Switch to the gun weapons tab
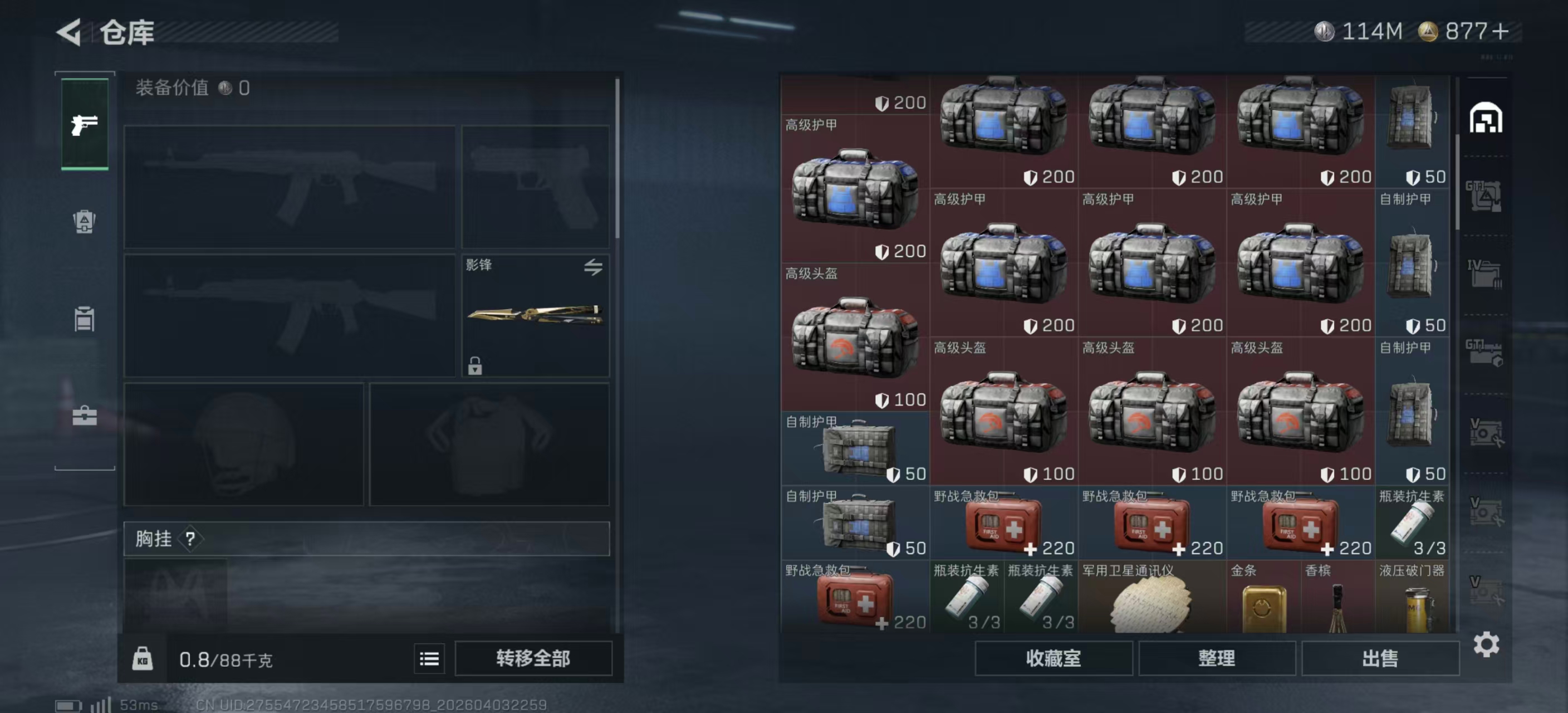 pyautogui.click(x=85, y=125)
